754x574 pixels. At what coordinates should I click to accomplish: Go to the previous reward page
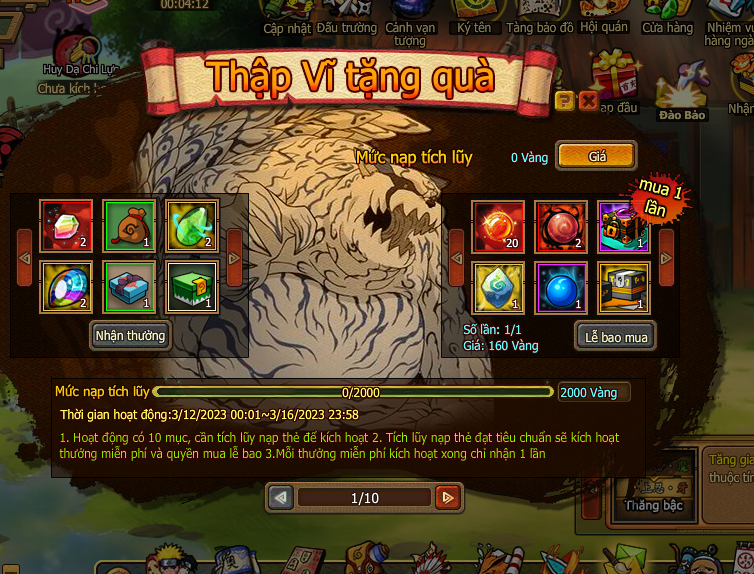pos(281,497)
